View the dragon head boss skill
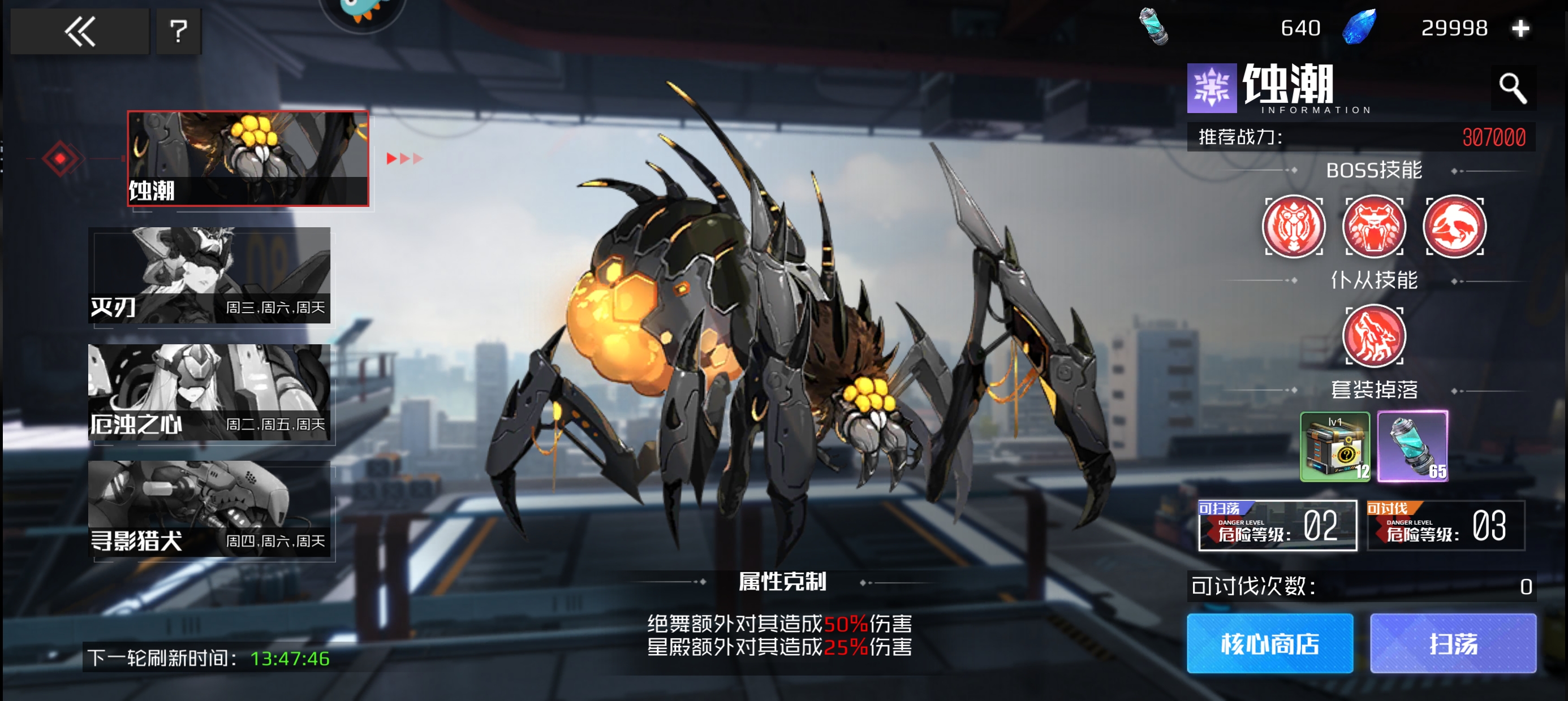This screenshot has width=1568, height=701. [x=1454, y=226]
